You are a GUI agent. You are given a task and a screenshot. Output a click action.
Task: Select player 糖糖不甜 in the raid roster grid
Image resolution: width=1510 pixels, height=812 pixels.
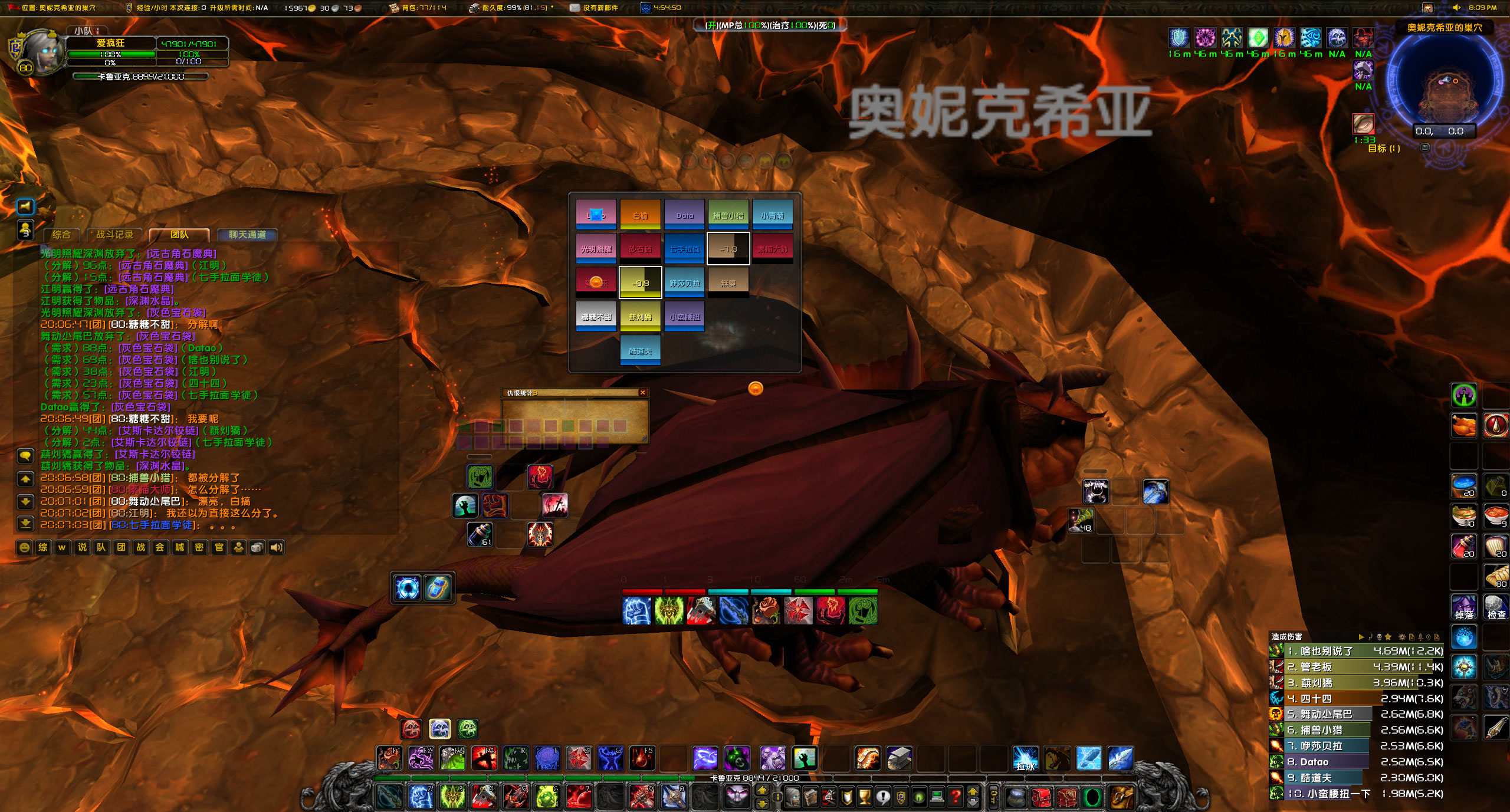click(596, 317)
